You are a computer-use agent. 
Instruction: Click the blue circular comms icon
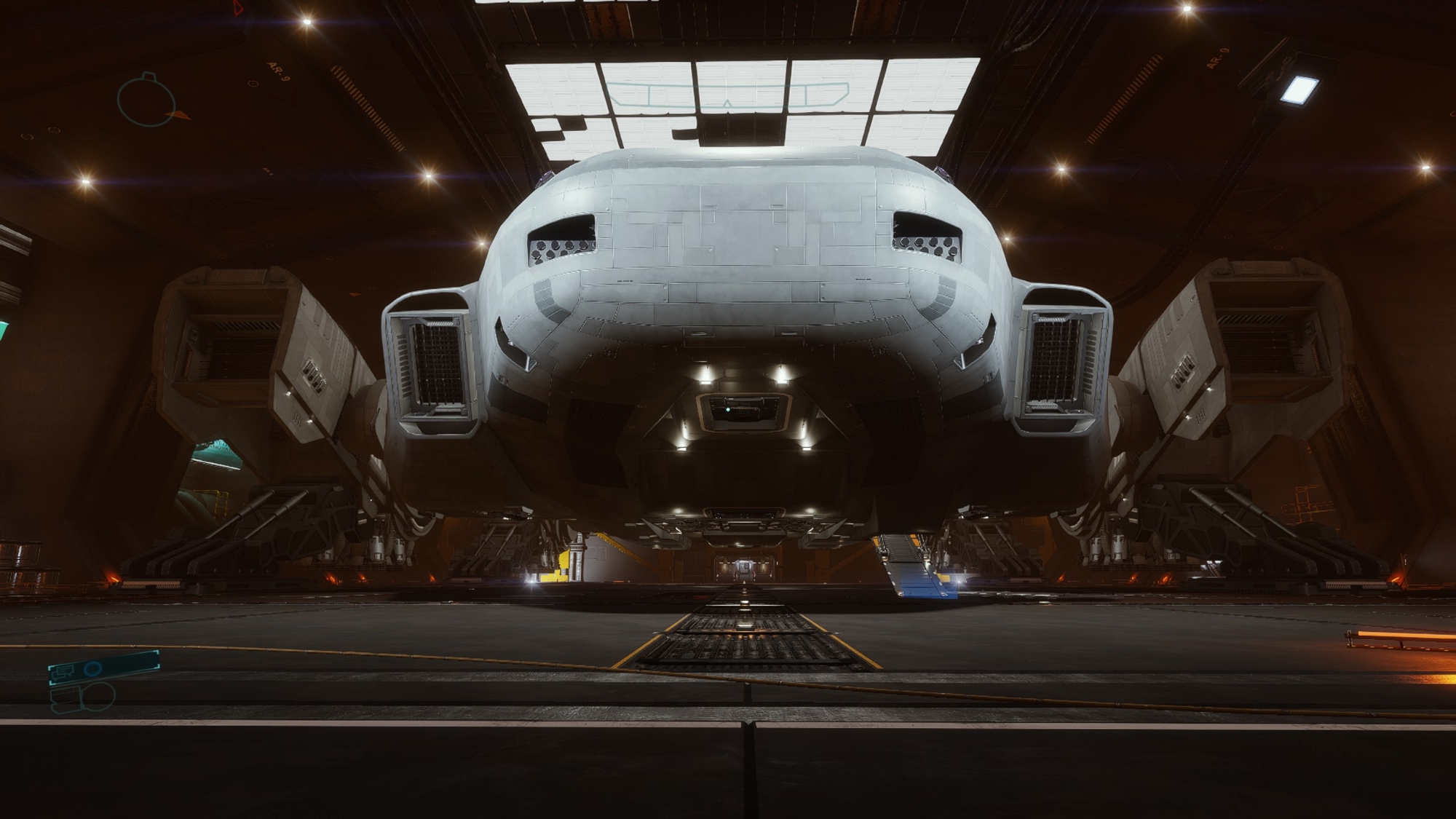[x=92, y=668]
